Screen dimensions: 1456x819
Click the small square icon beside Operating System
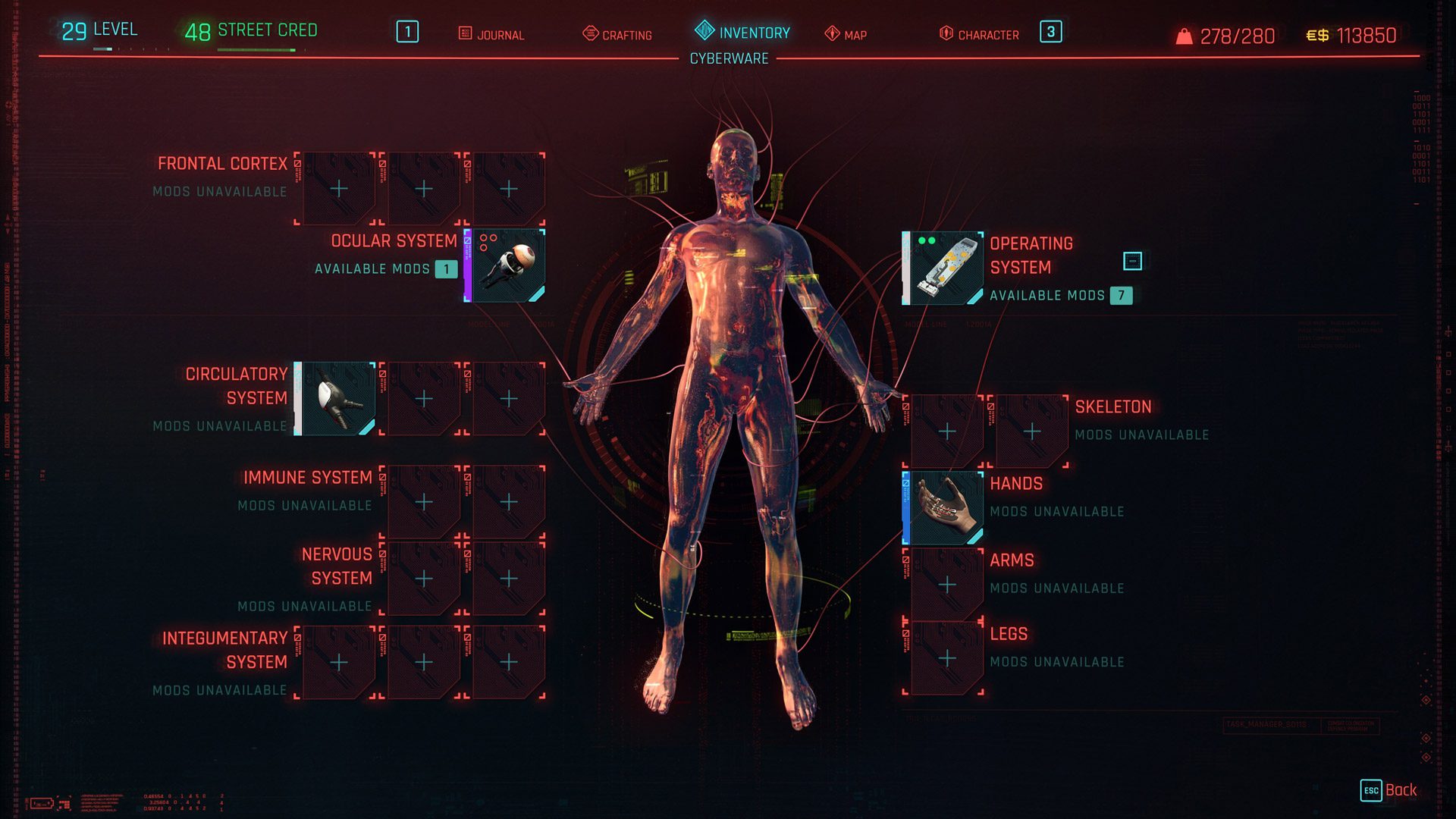pyautogui.click(x=1131, y=261)
